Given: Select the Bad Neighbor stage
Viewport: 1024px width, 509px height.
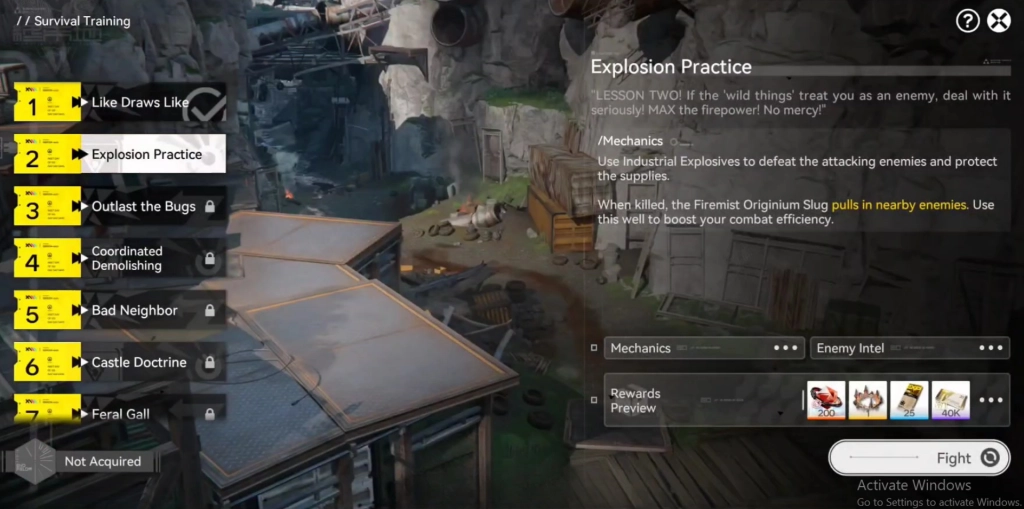Looking at the screenshot, I should click(134, 311).
